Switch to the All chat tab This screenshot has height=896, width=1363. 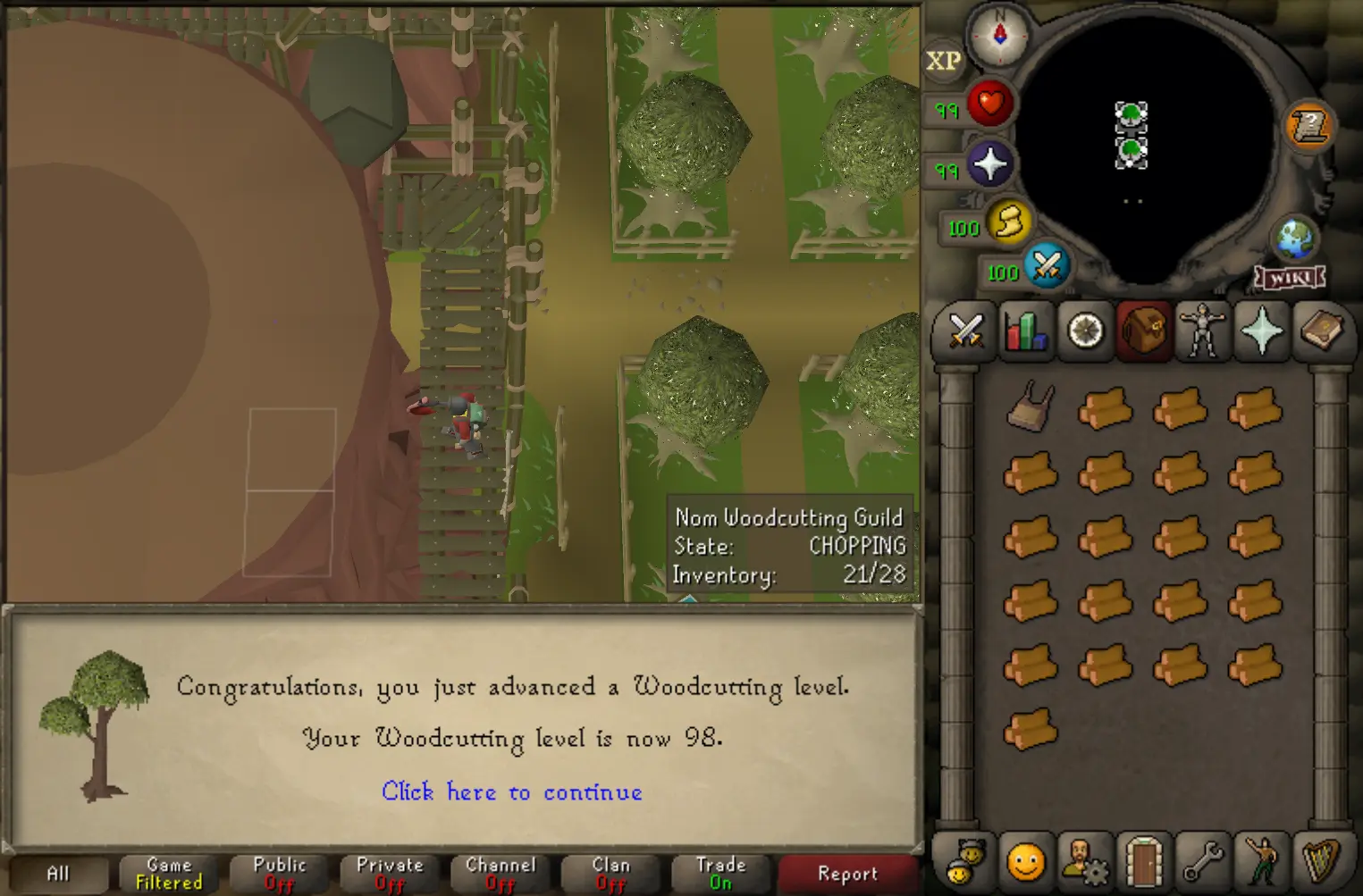pyautogui.click(x=59, y=873)
